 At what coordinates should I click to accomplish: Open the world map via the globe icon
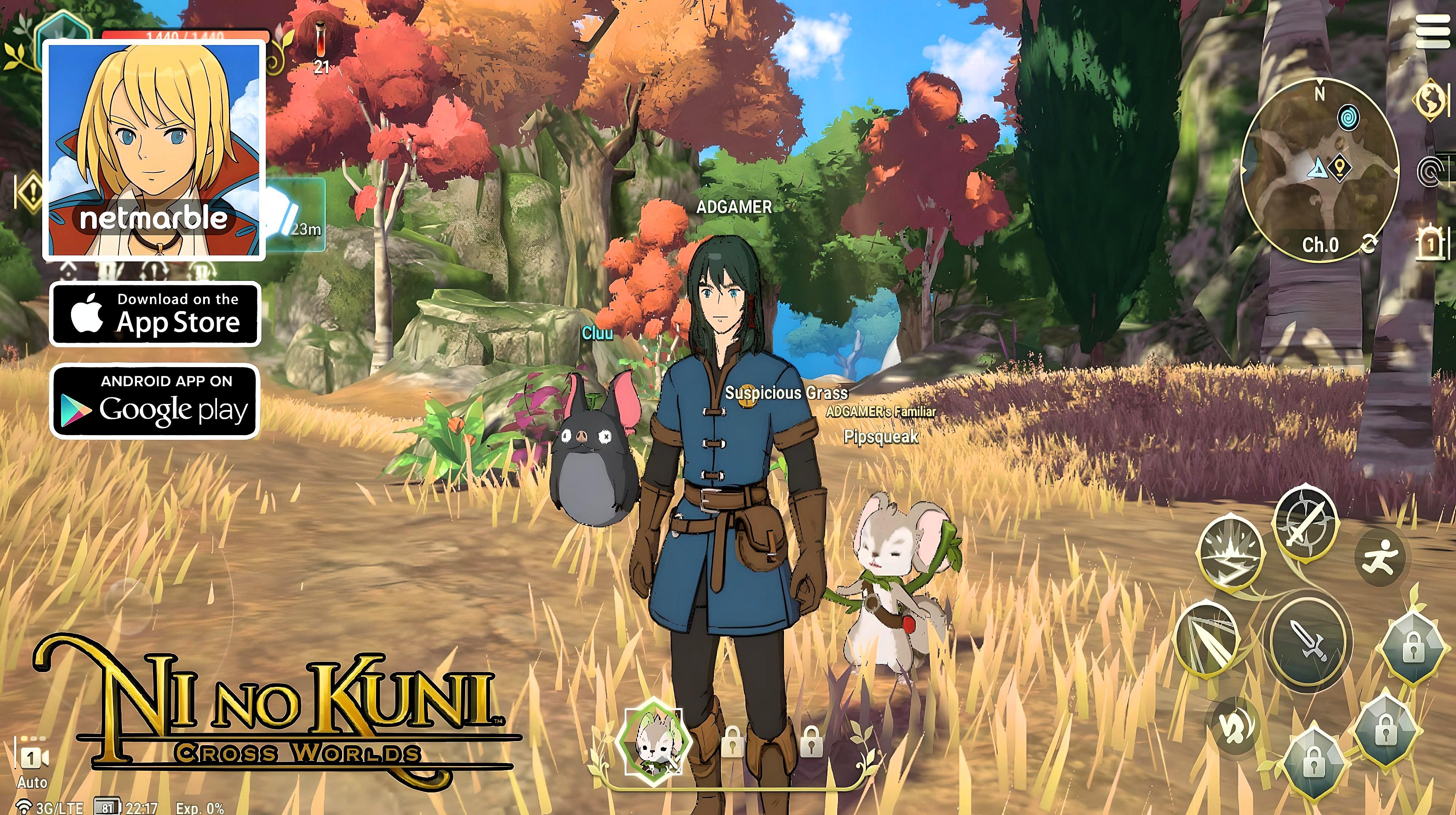(1431, 100)
